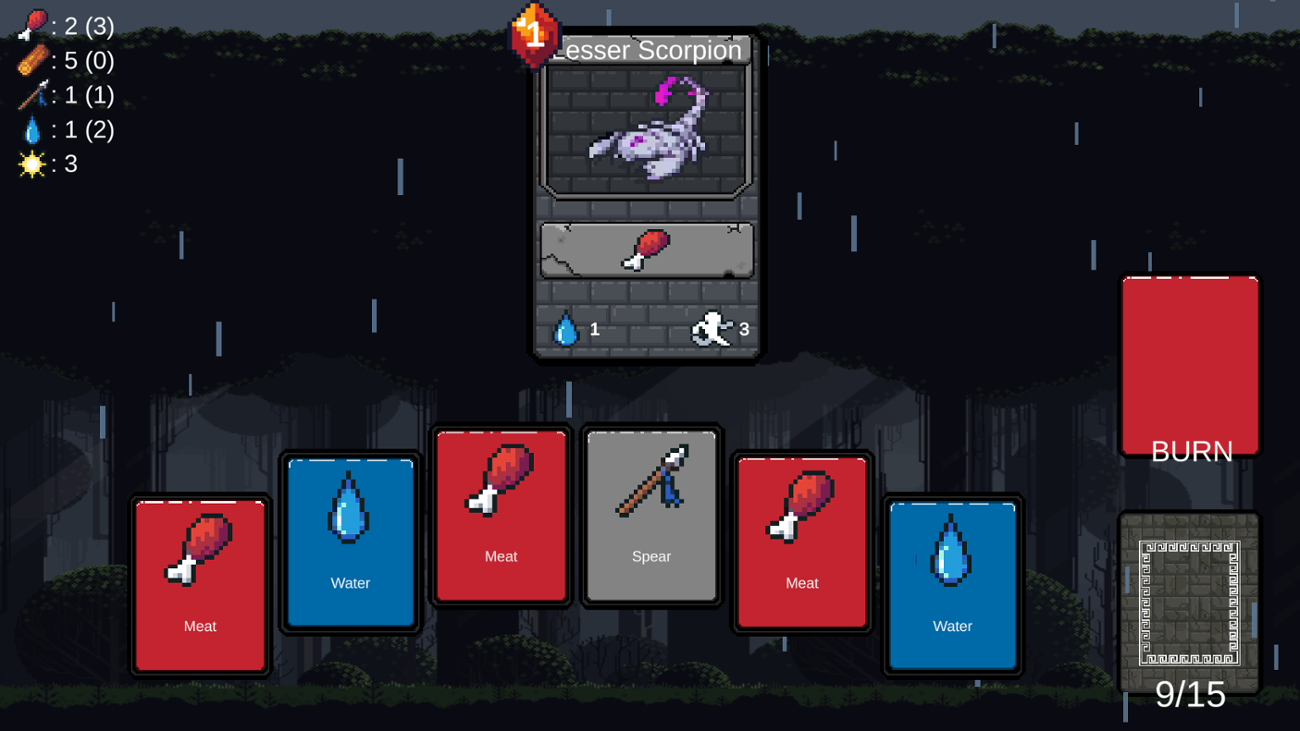
Task: Click the 9/15 deck counter
Action: point(1189,695)
